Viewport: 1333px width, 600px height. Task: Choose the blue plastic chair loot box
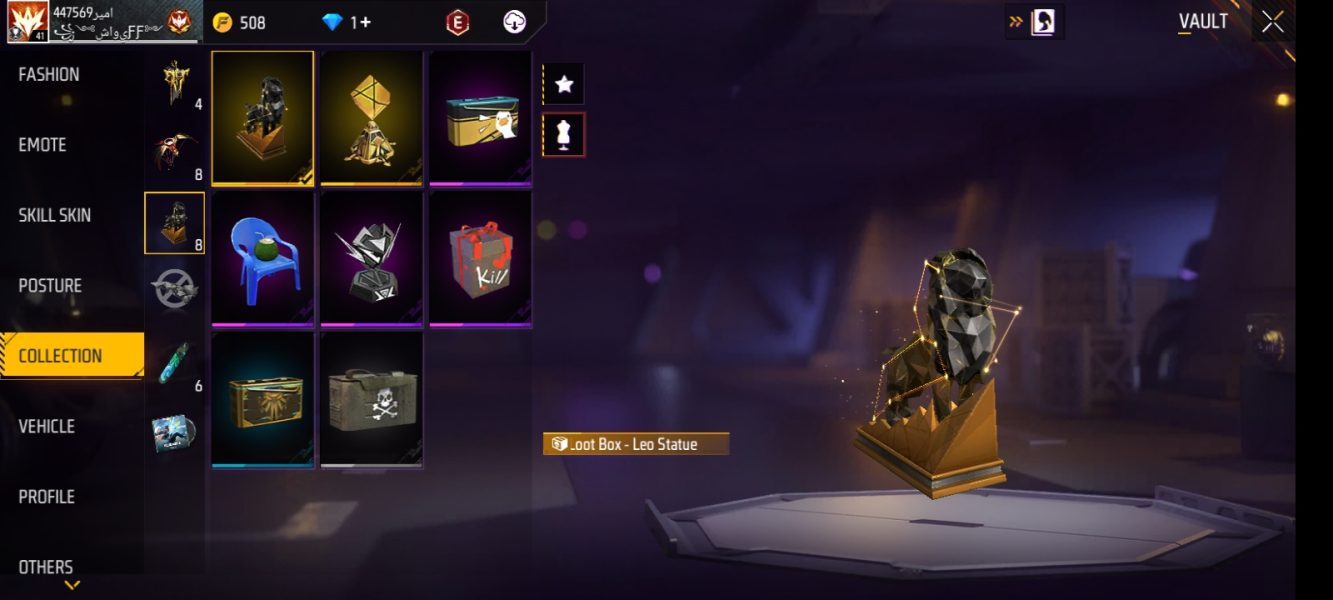point(263,259)
